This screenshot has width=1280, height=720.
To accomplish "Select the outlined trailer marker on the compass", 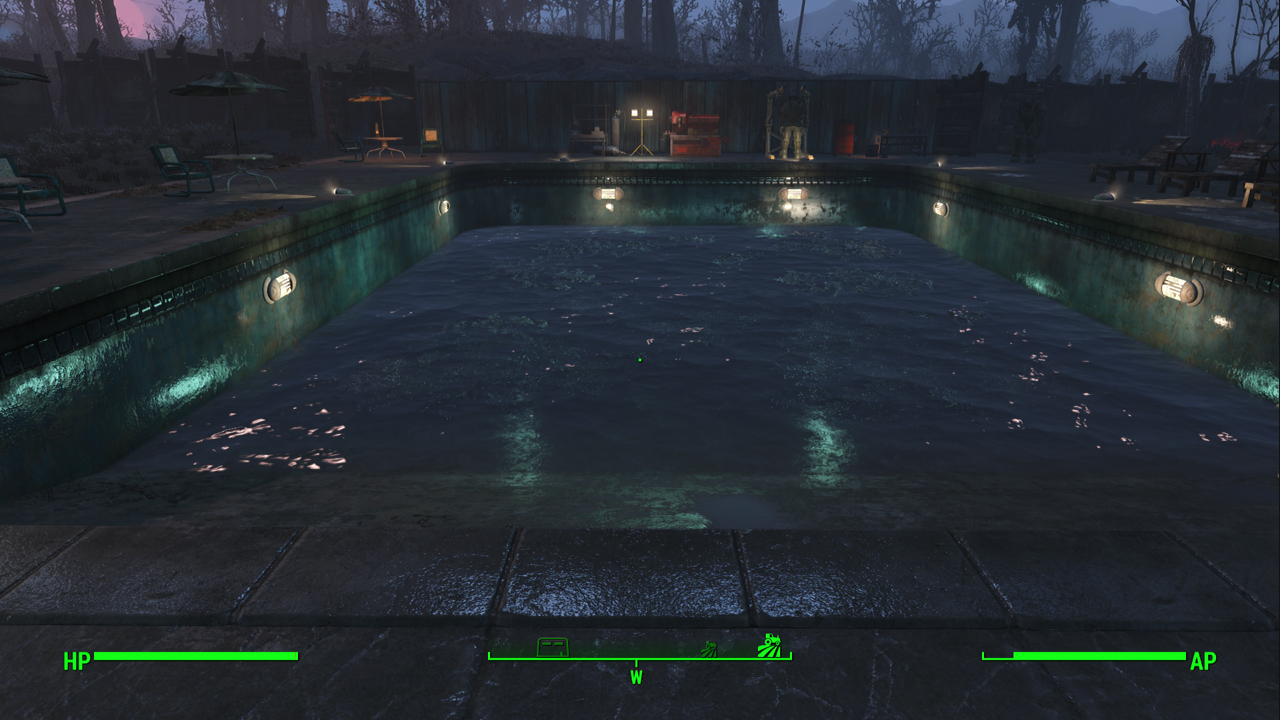I will (553, 646).
